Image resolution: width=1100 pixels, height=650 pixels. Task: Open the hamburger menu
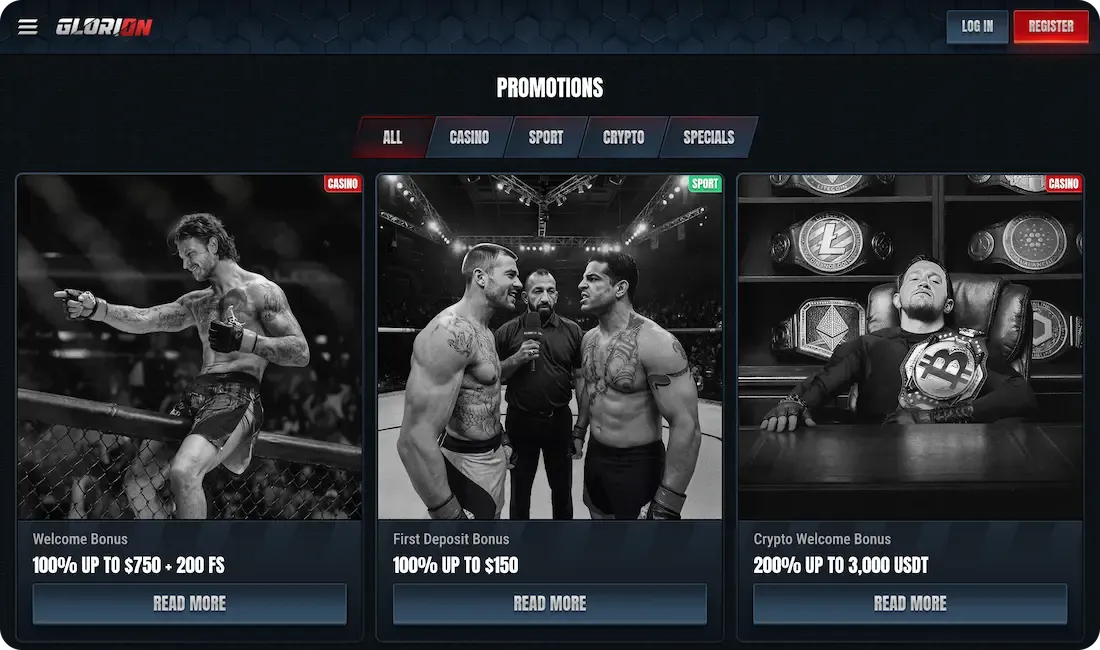(28, 27)
